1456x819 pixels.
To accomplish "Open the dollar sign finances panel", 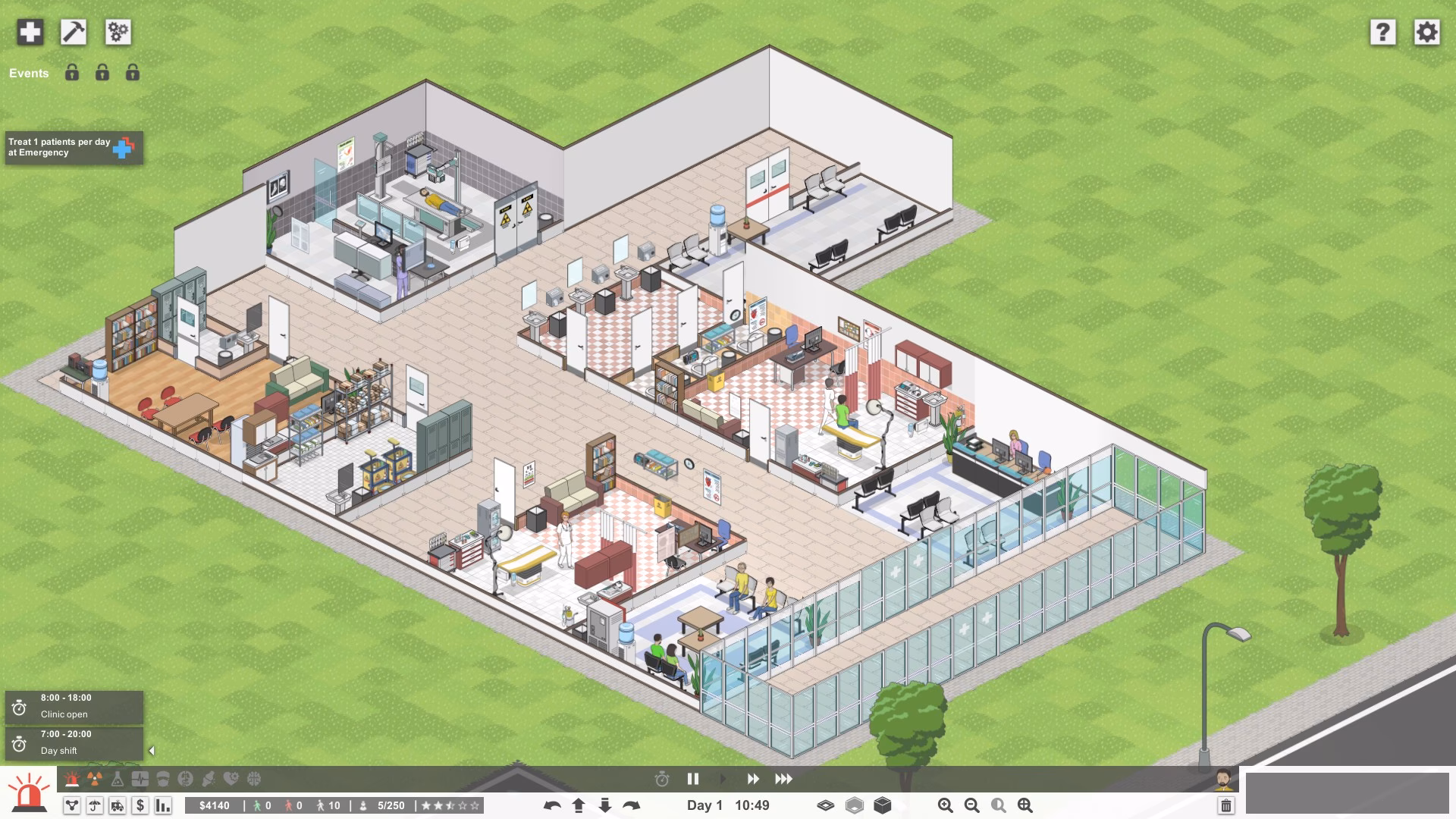I will pos(140,805).
